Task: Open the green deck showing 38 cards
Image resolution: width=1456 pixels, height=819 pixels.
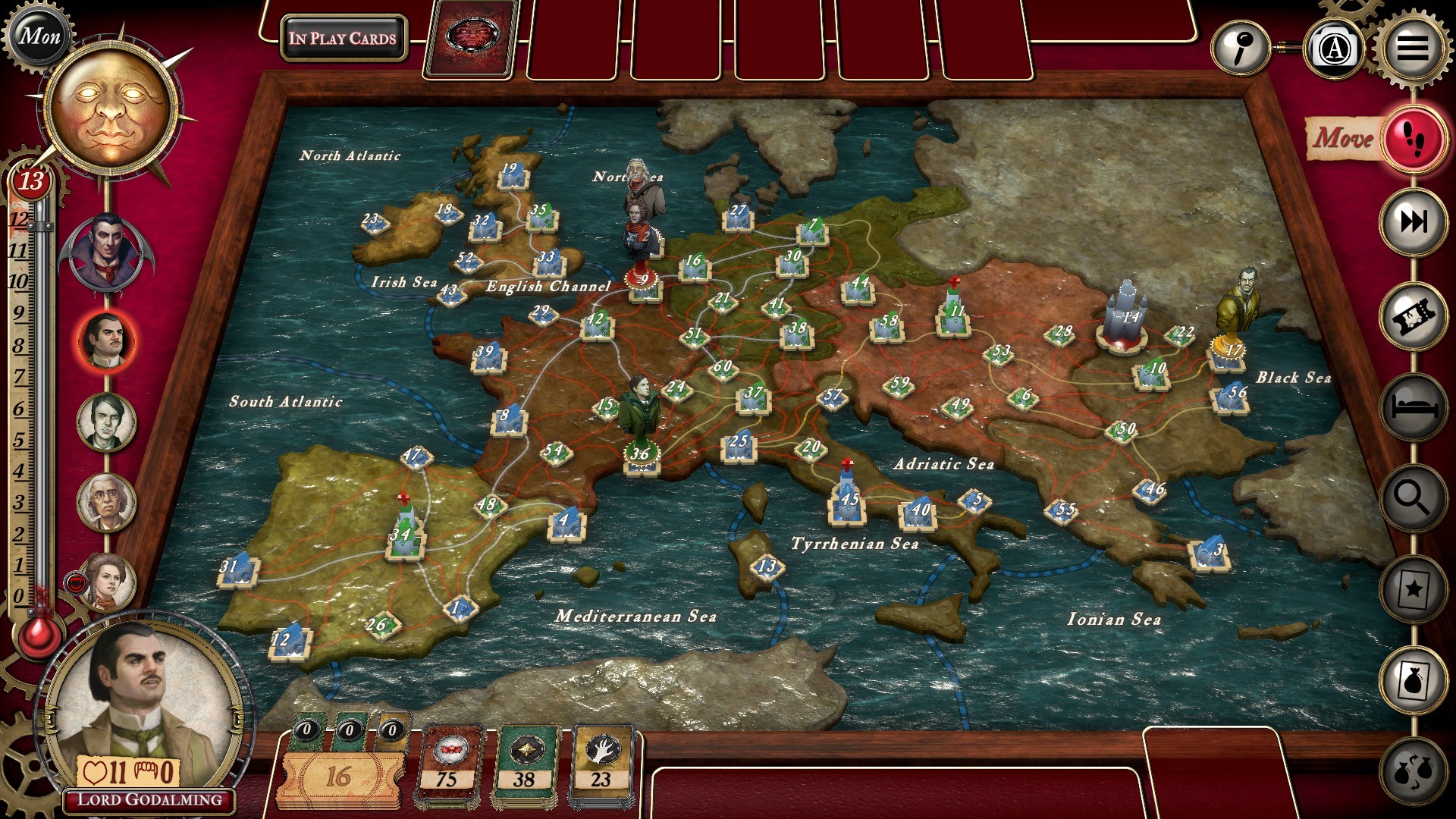Action: [525, 766]
